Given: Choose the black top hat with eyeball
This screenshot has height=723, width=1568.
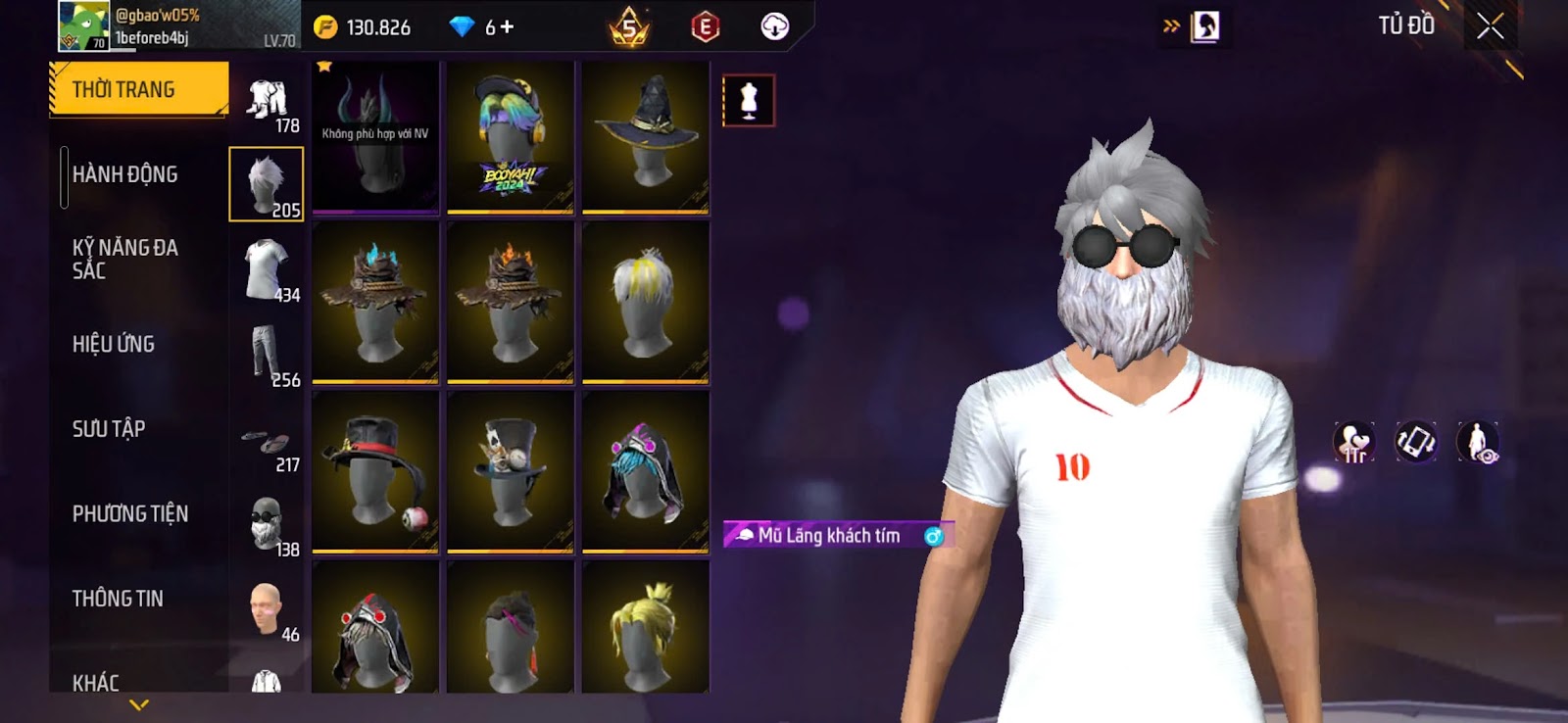Looking at the screenshot, I should (375, 472).
